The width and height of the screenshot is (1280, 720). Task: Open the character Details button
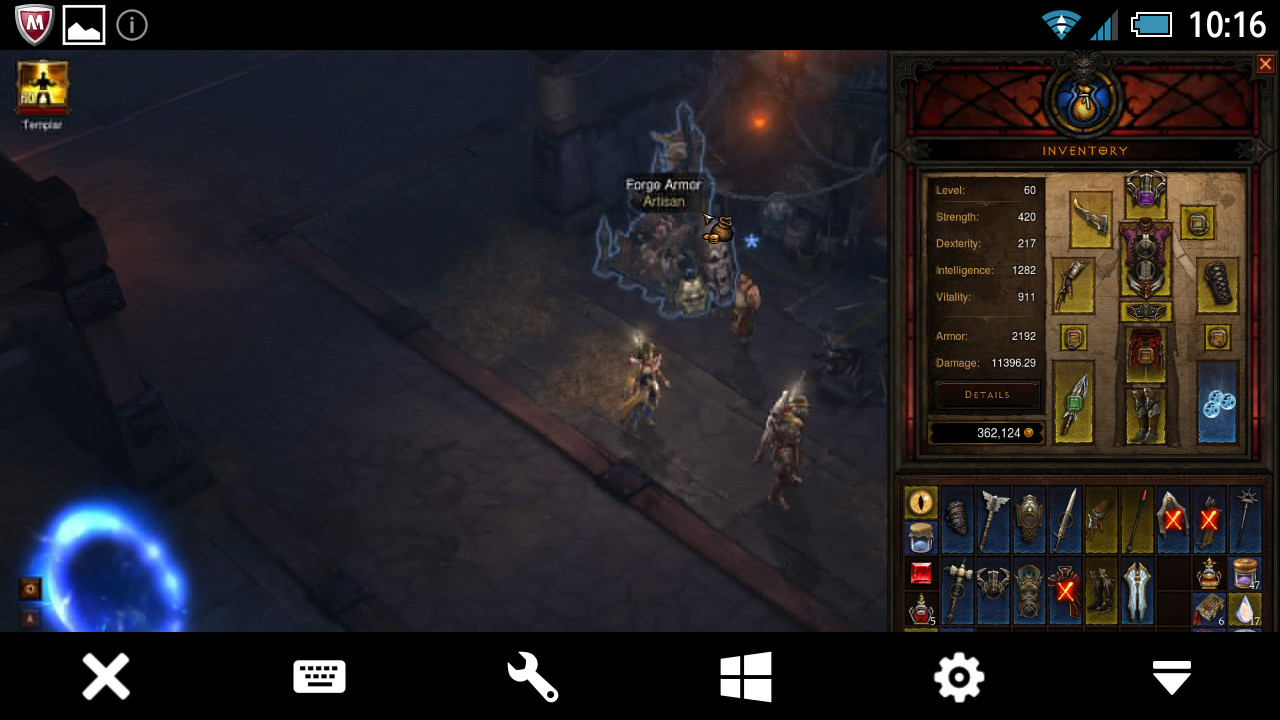(987, 395)
